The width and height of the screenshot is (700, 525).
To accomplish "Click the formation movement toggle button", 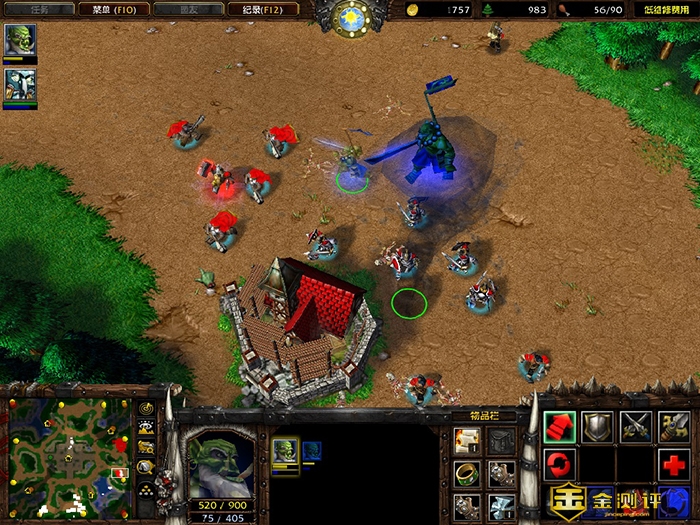I will [x=146, y=488].
